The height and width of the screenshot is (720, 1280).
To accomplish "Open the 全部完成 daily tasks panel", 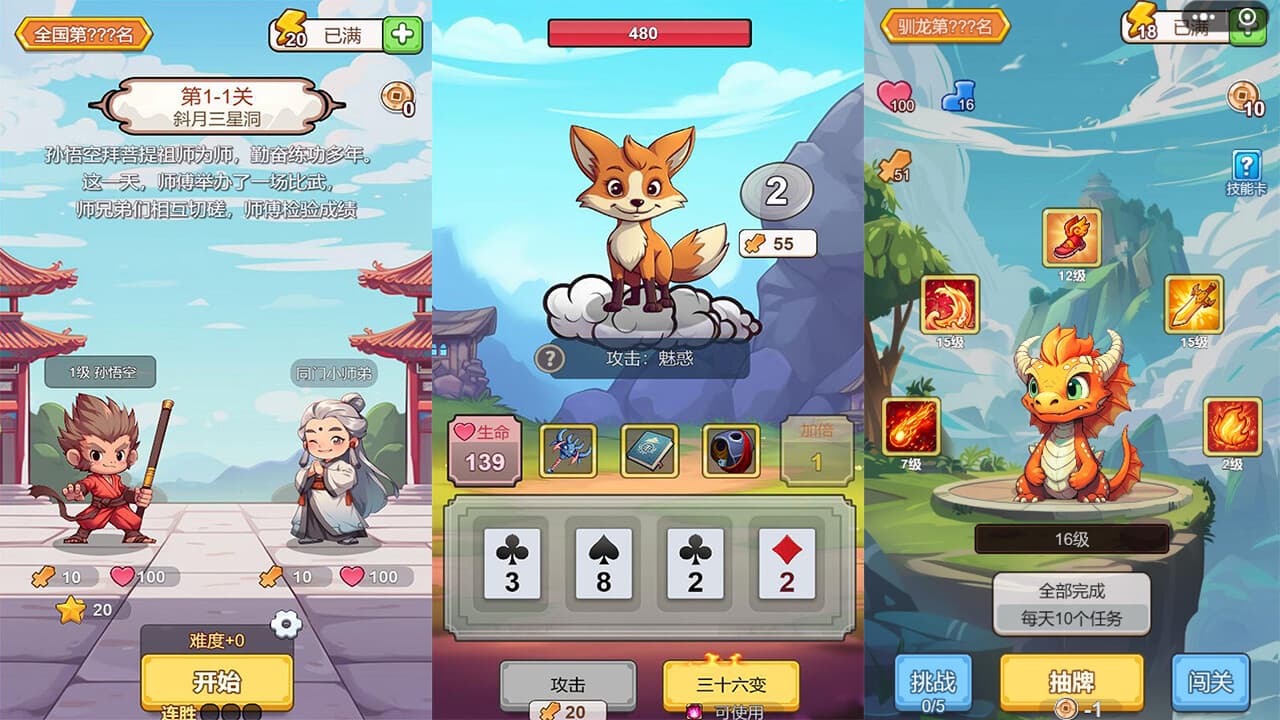I will [x=1071, y=604].
